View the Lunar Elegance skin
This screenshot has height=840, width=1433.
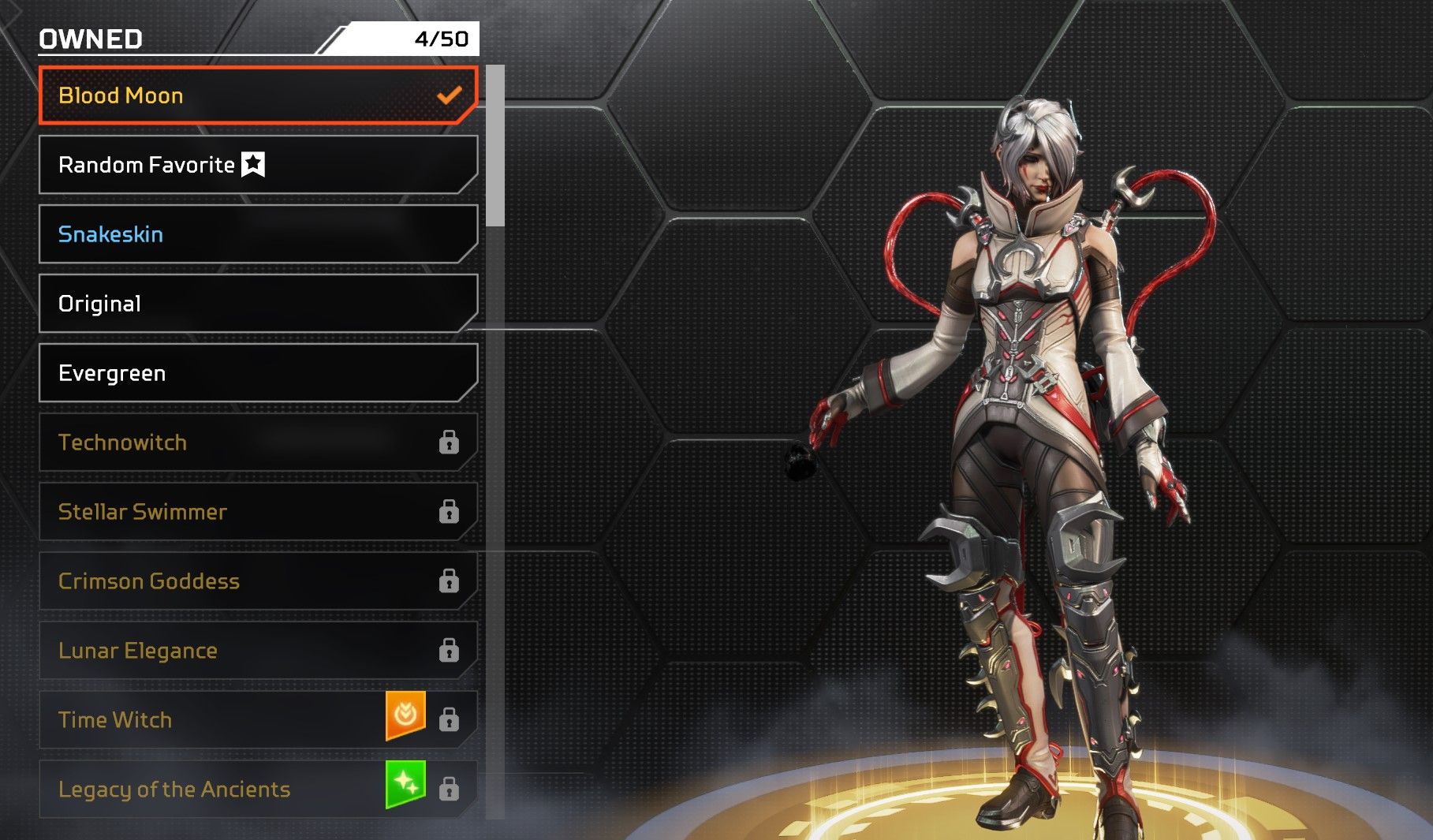pos(257,651)
